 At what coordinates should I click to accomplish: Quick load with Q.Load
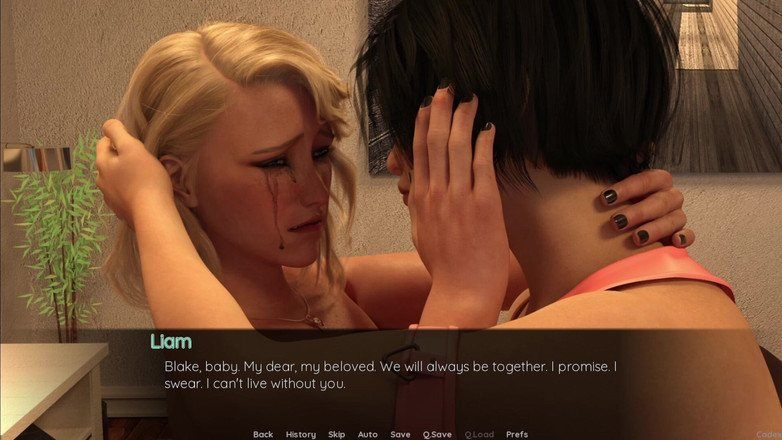479,434
